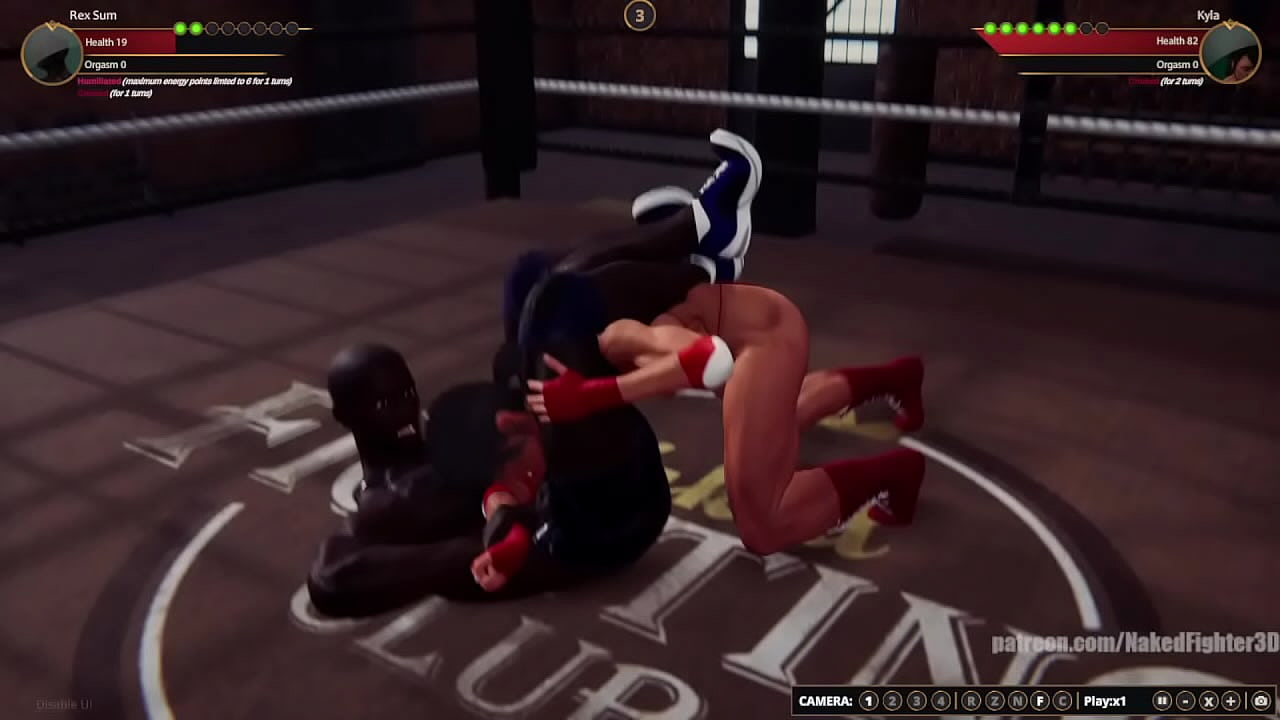1280x720 pixels.
Task: Click the C camera mode icon
Action: point(1065,699)
